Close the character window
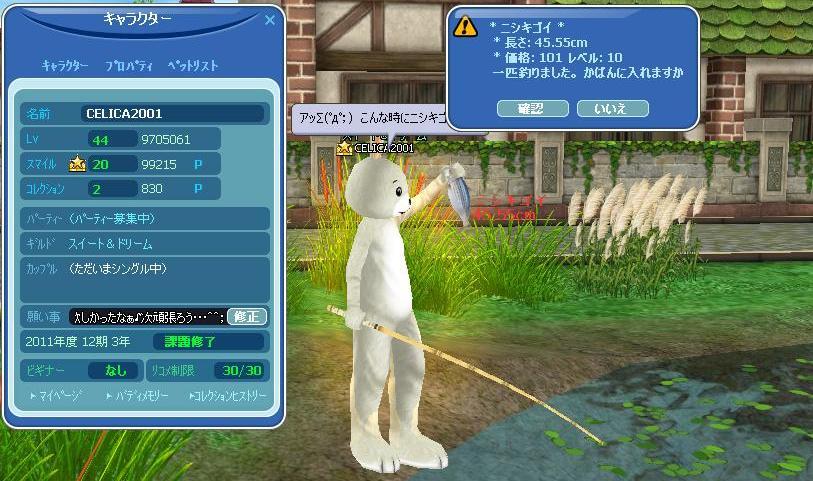 pos(269,19)
